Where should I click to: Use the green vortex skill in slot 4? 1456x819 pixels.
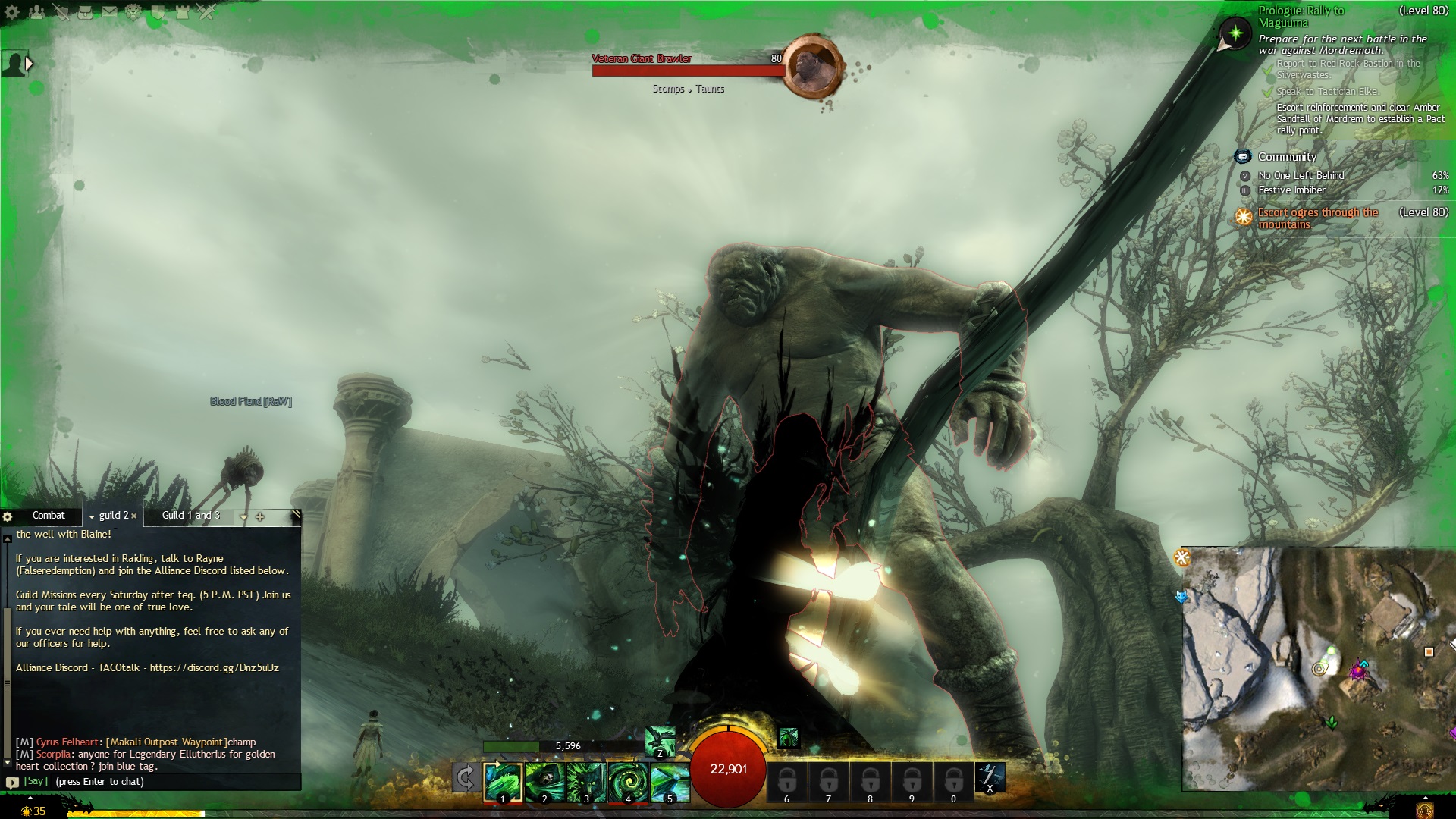click(x=627, y=782)
